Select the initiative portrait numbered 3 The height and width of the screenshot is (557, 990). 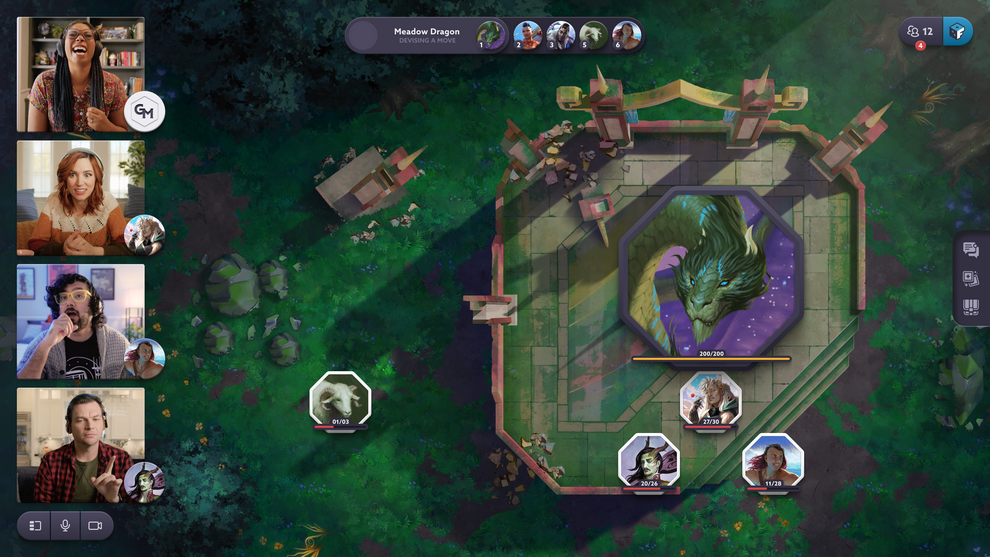click(x=560, y=35)
